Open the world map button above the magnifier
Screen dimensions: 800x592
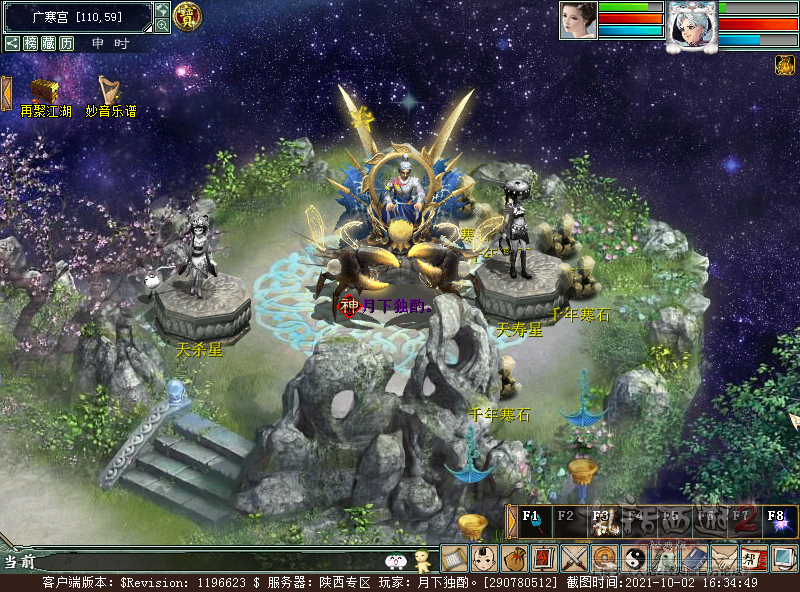162,9
